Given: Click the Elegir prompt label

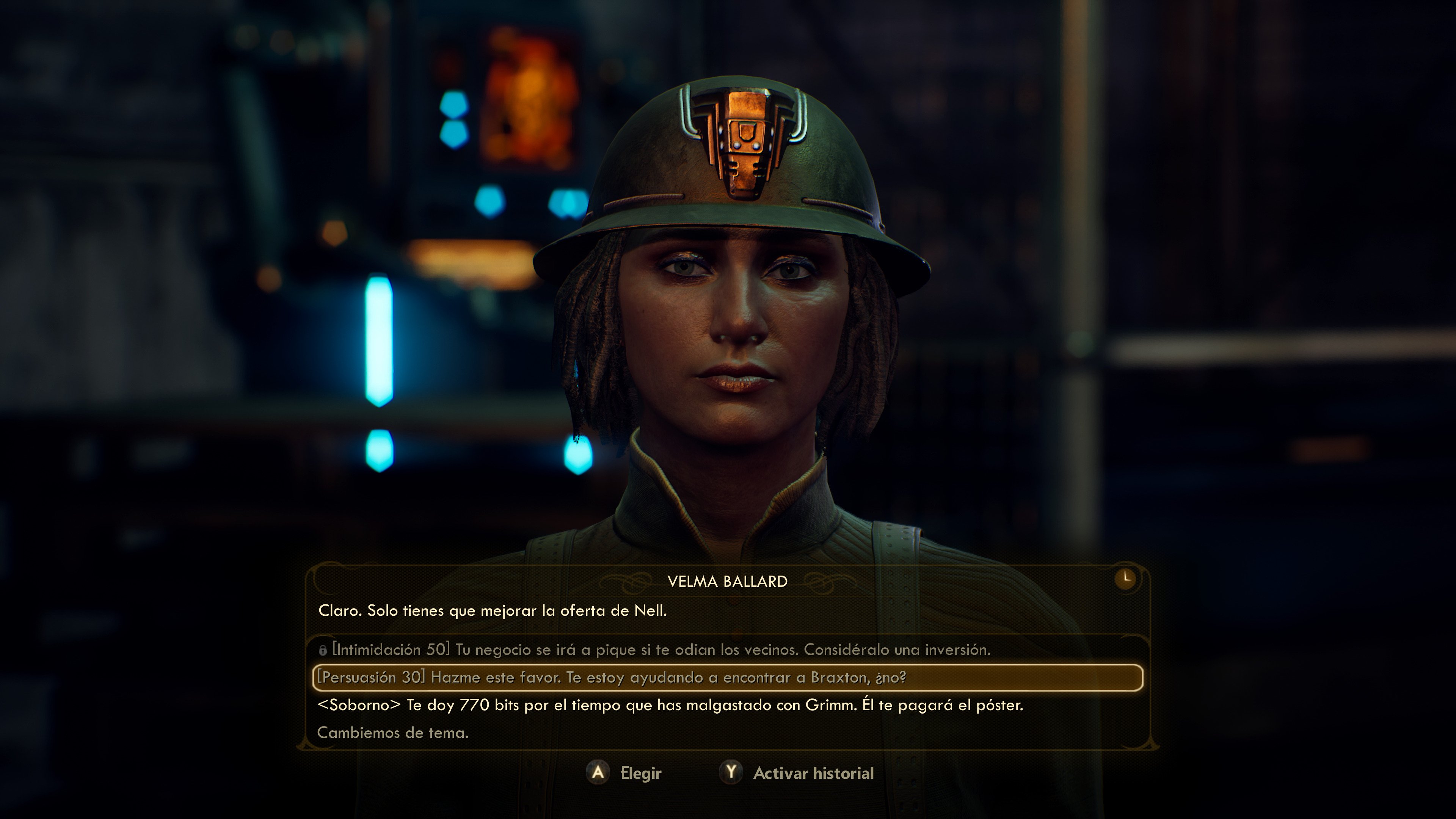Looking at the screenshot, I should click(641, 773).
